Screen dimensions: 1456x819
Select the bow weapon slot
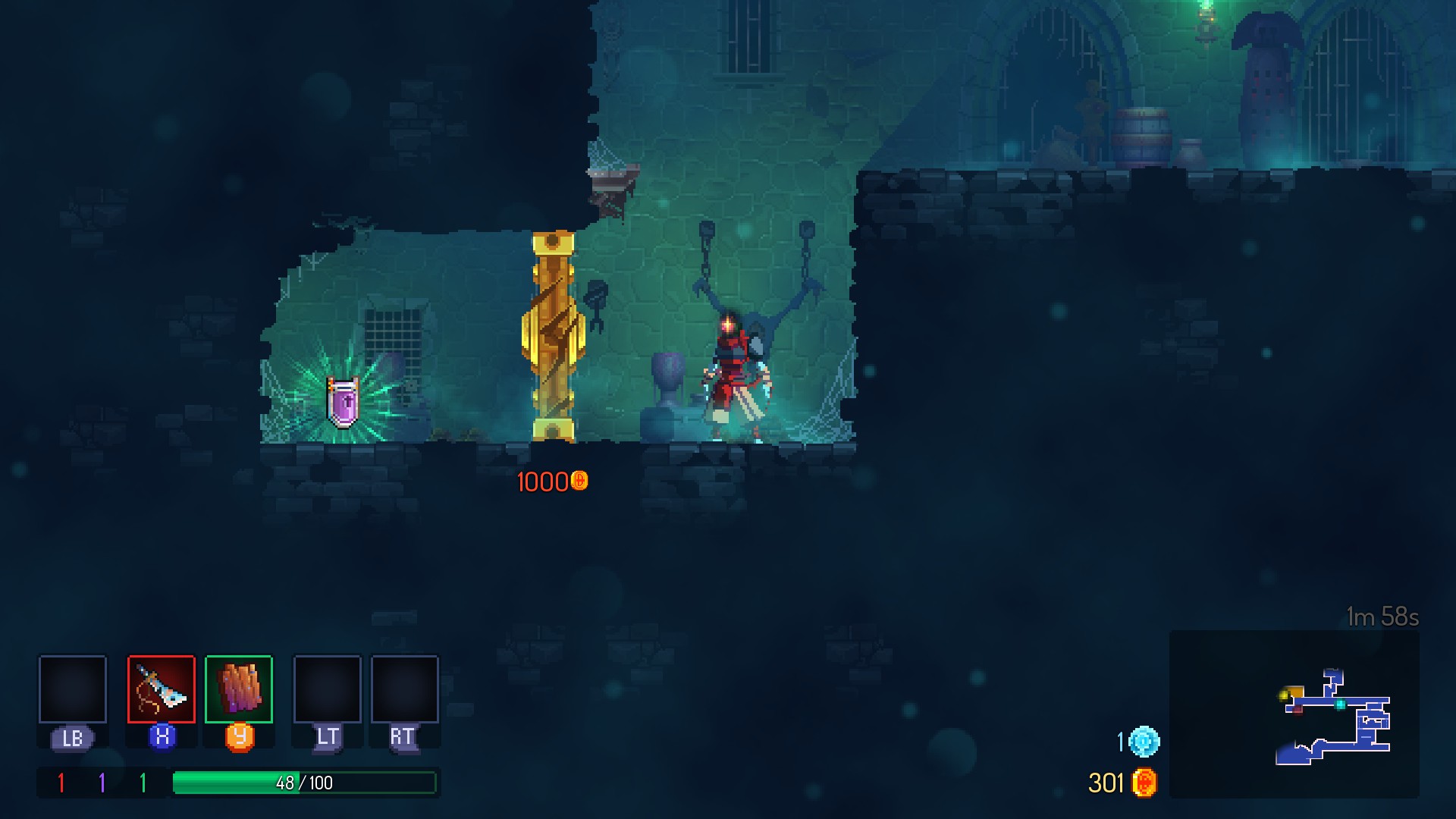162,689
